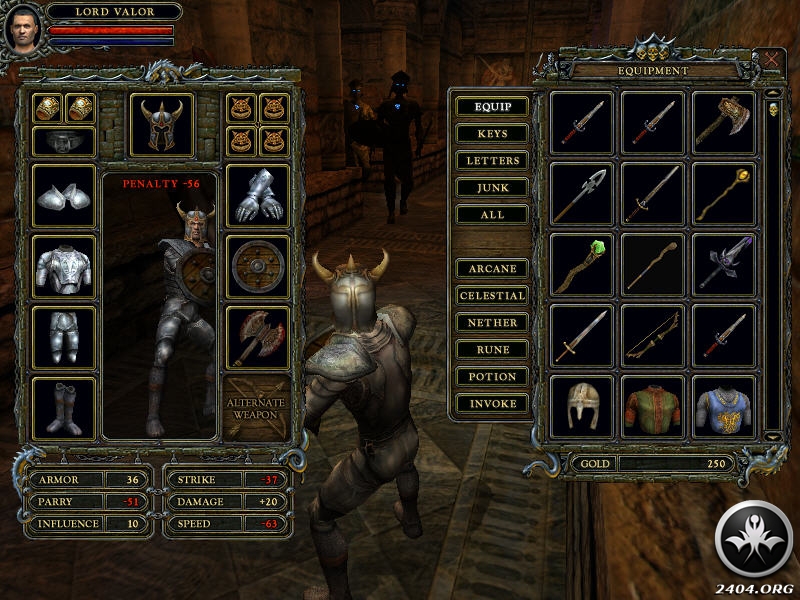Open the Nether magic category

click(x=492, y=323)
